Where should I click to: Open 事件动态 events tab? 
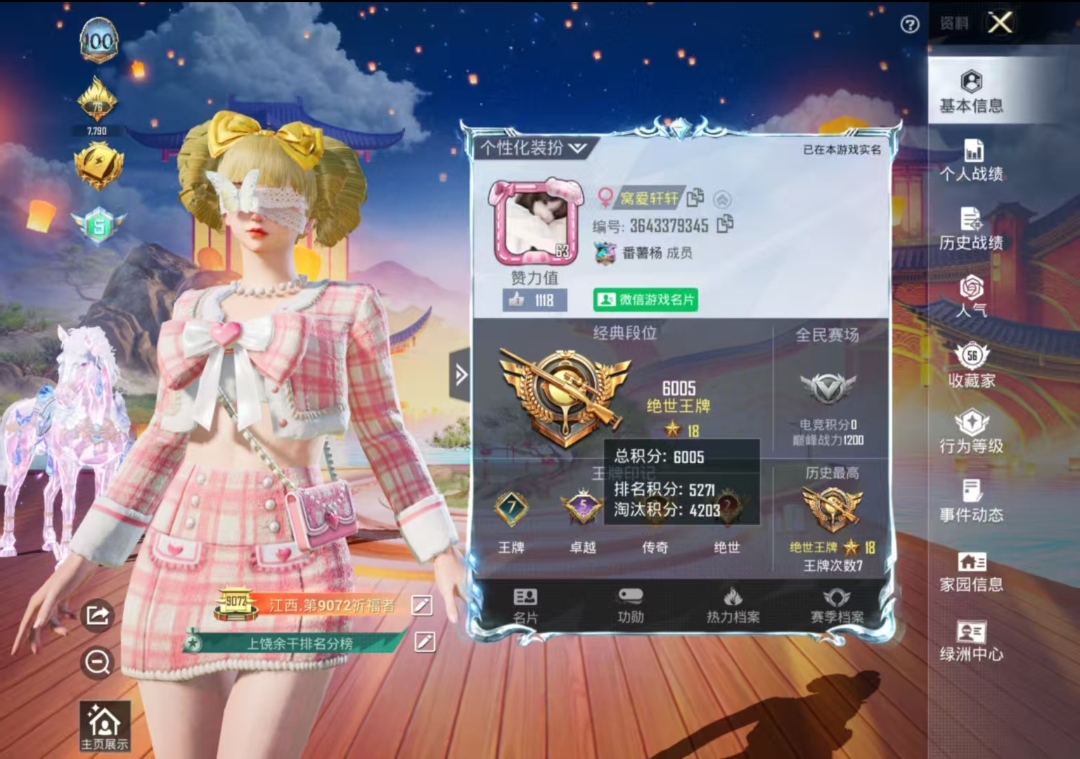971,503
